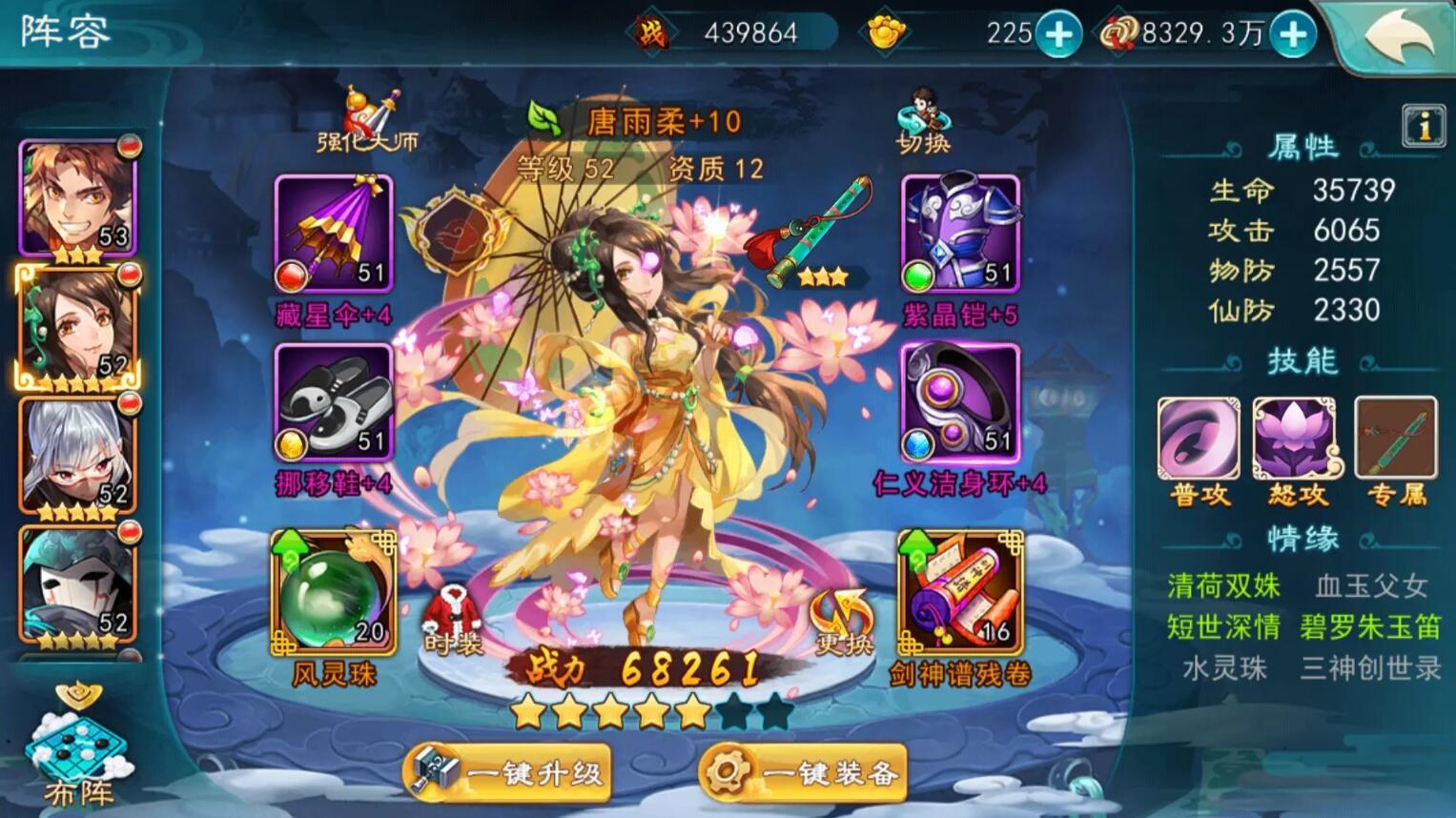Click the back arrow button
Screen dimensions: 1456x818
pos(1398,36)
